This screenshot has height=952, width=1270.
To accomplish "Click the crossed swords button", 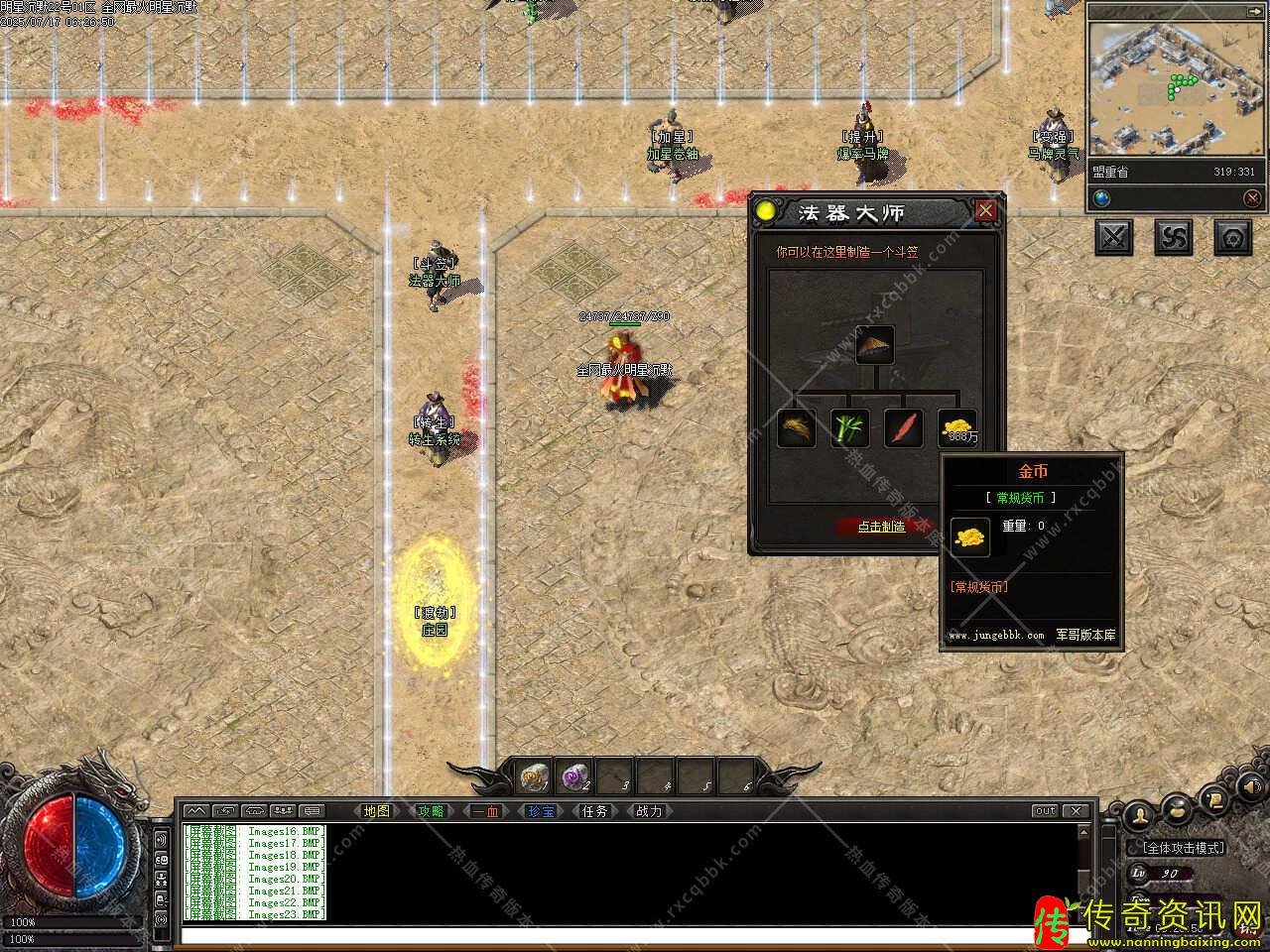I will pyautogui.click(x=1115, y=237).
